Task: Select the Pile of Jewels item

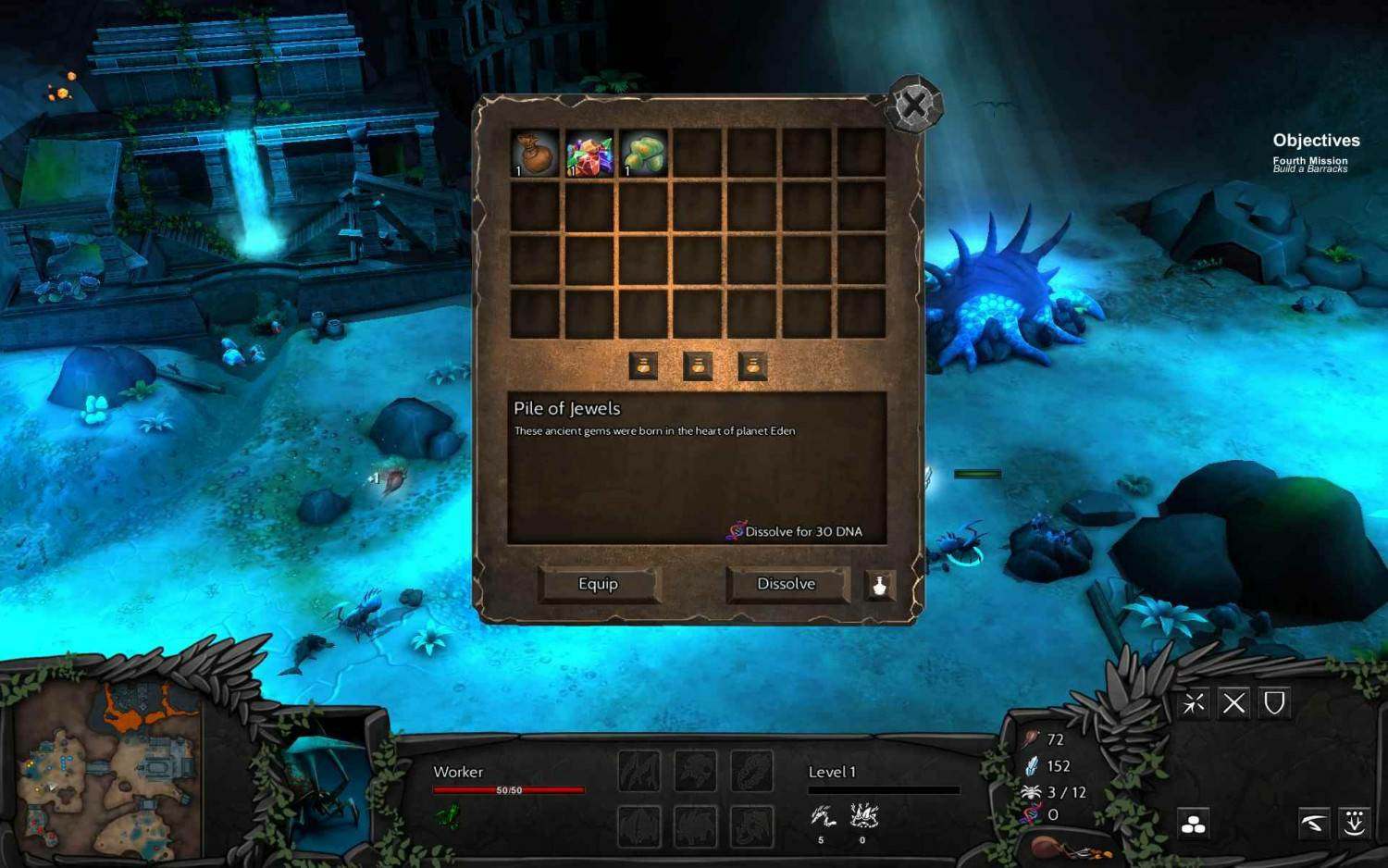Action: (589, 153)
